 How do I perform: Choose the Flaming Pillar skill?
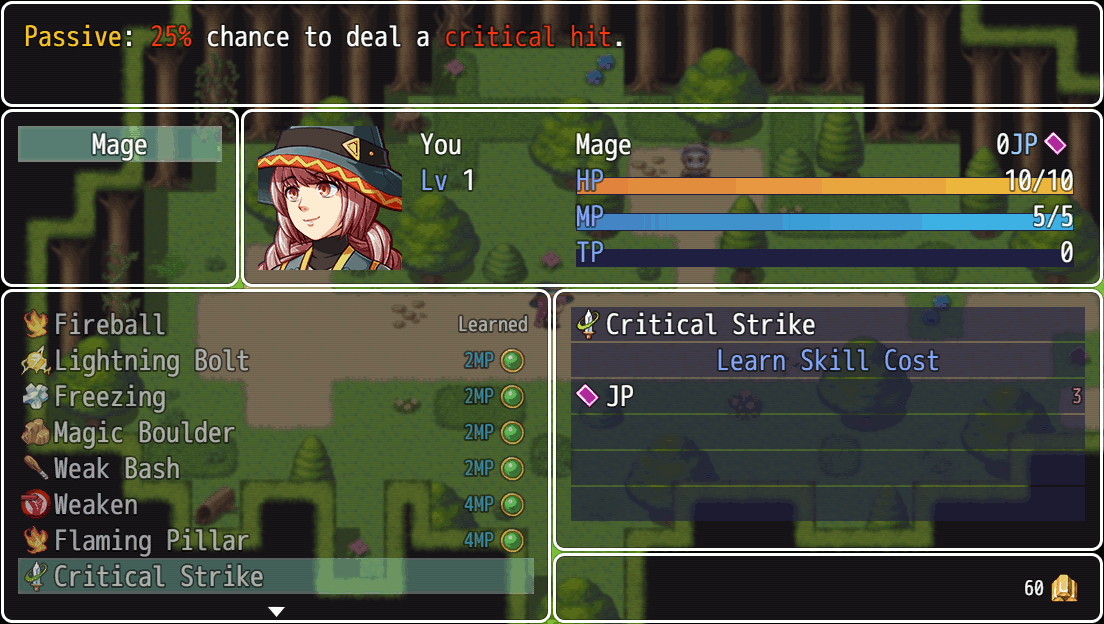tap(275, 540)
